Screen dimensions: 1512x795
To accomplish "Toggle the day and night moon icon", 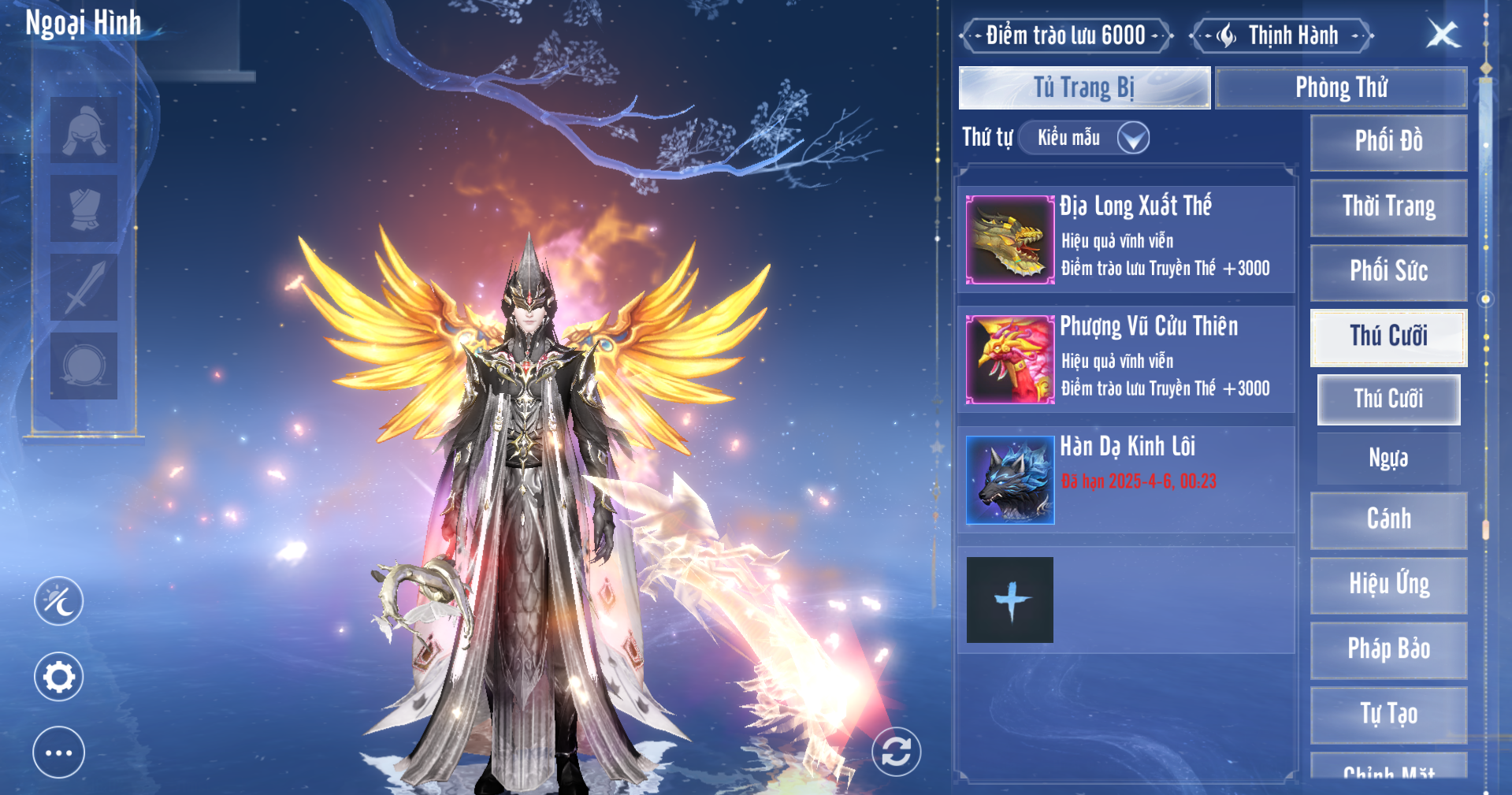I will (59, 601).
